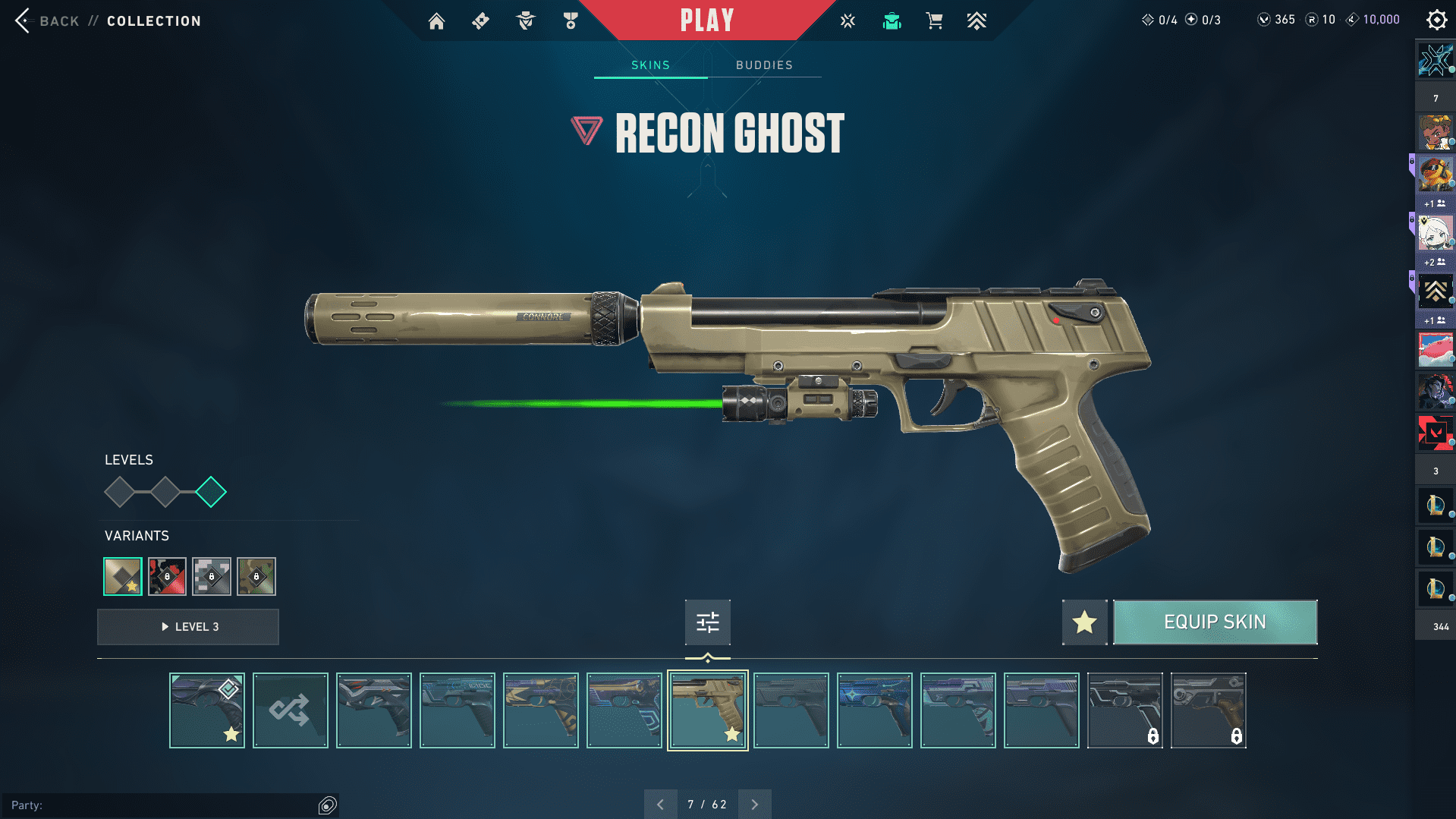1456x819 pixels.
Task: Select the tan Recon Ghost thumbnail
Action: tap(707, 710)
